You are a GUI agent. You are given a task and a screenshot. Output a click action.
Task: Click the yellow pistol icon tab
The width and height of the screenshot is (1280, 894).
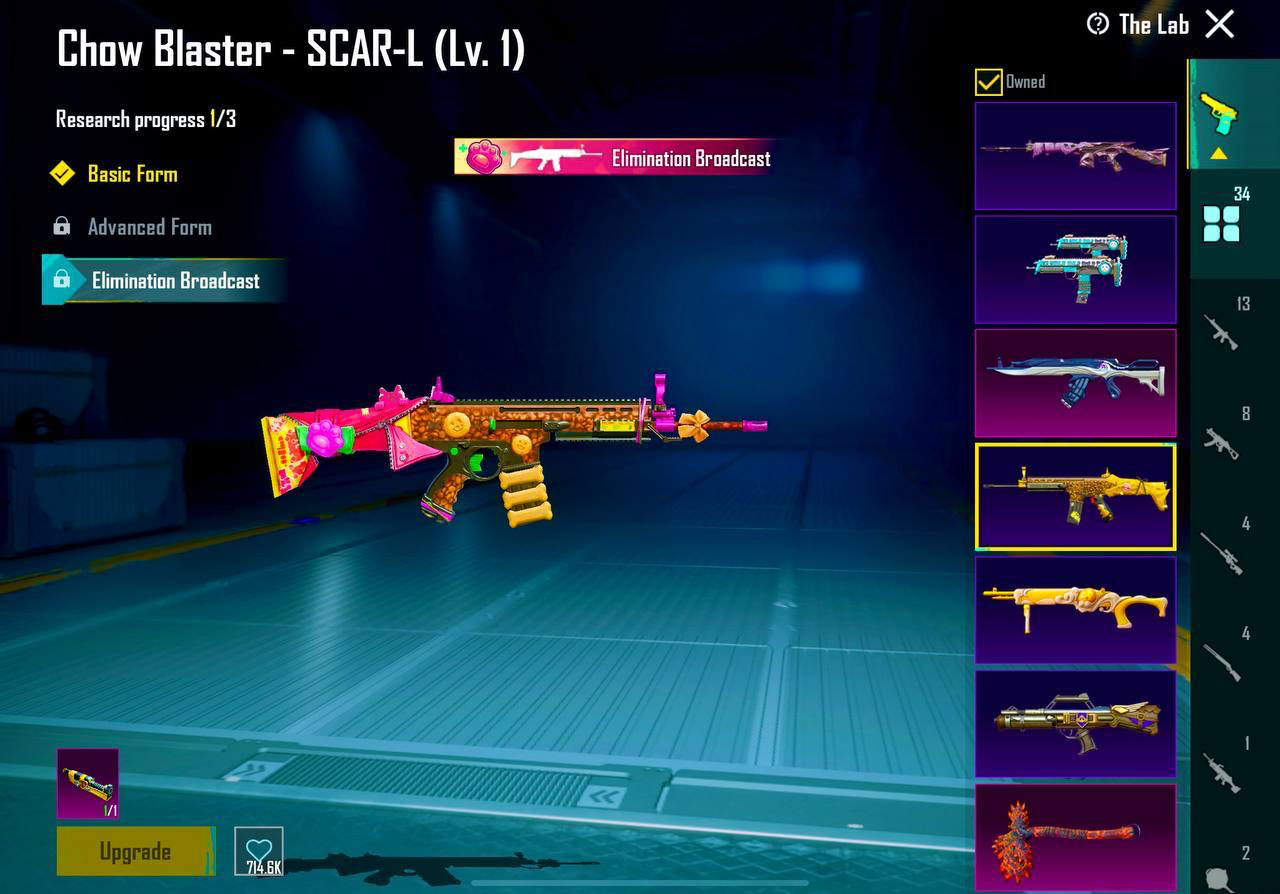click(1218, 115)
